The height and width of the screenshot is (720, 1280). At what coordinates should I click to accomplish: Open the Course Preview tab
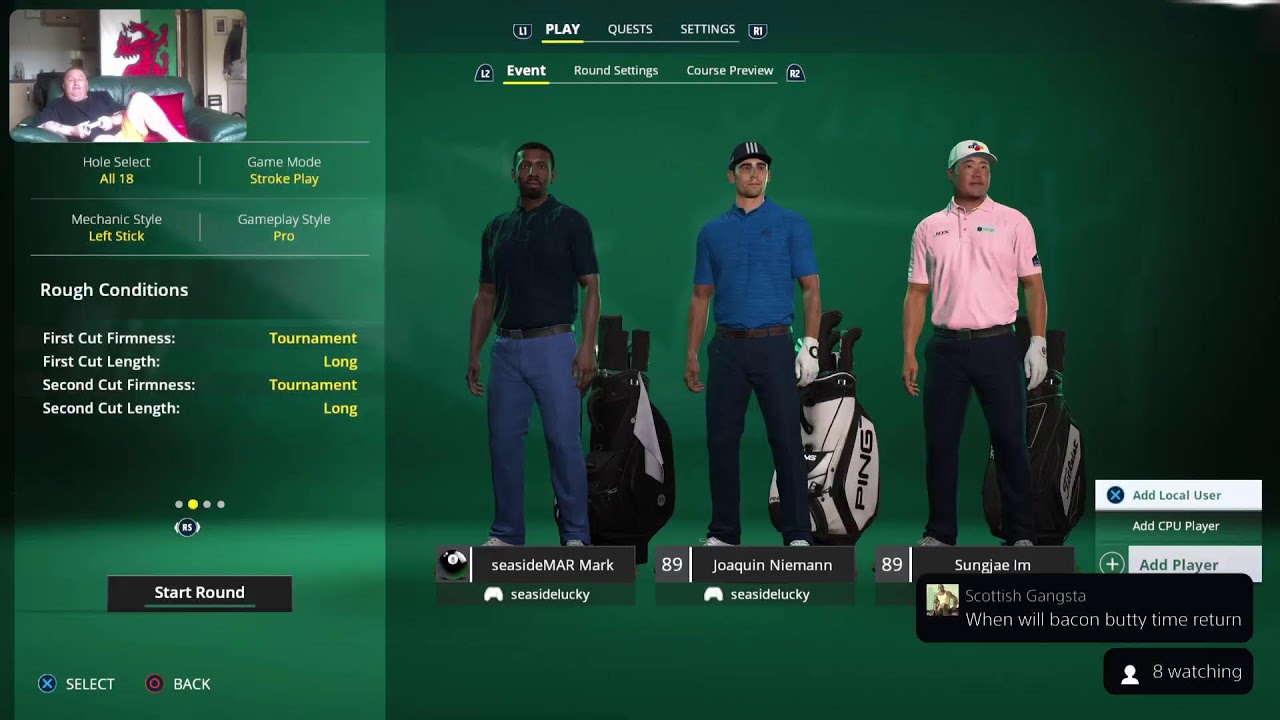pos(729,71)
